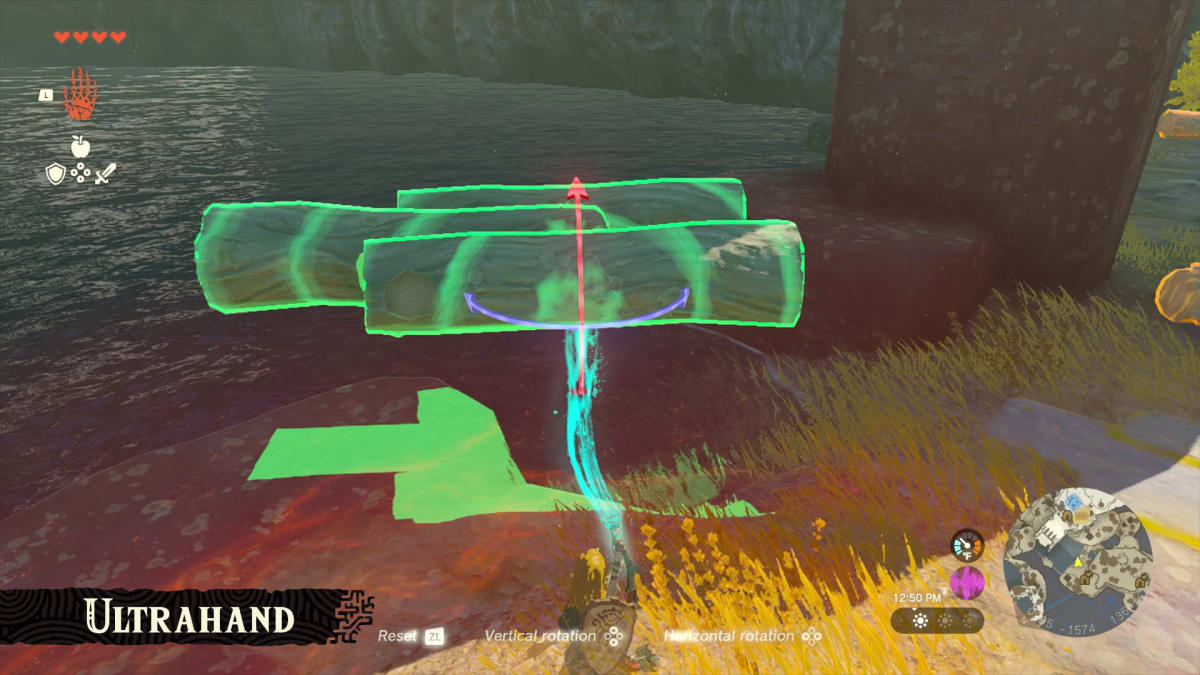Image resolution: width=1200 pixels, height=675 pixels.
Task: Choose the shield equipment icon
Action: [56, 173]
